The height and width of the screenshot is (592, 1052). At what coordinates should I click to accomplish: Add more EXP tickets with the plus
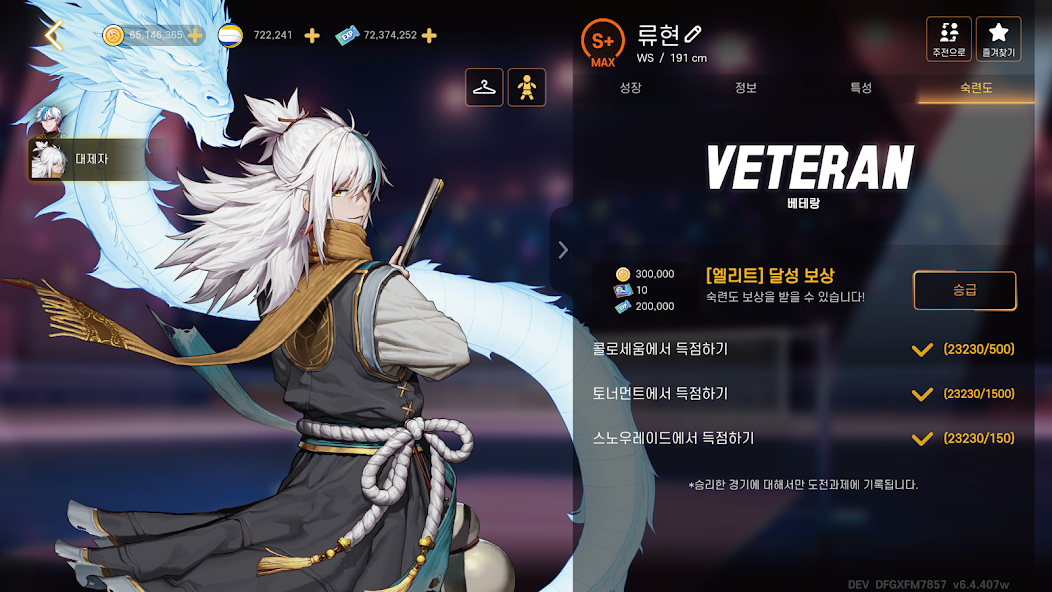pos(429,36)
